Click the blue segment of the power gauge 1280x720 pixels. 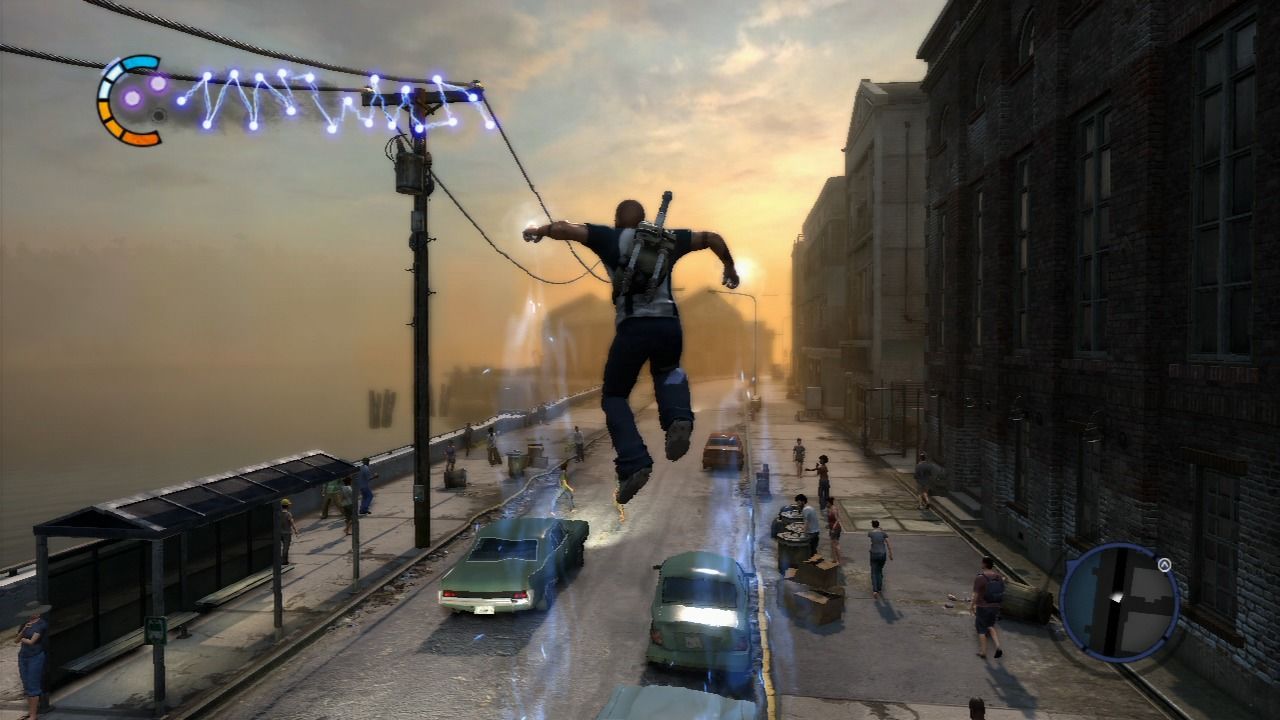tap(139, 63)
